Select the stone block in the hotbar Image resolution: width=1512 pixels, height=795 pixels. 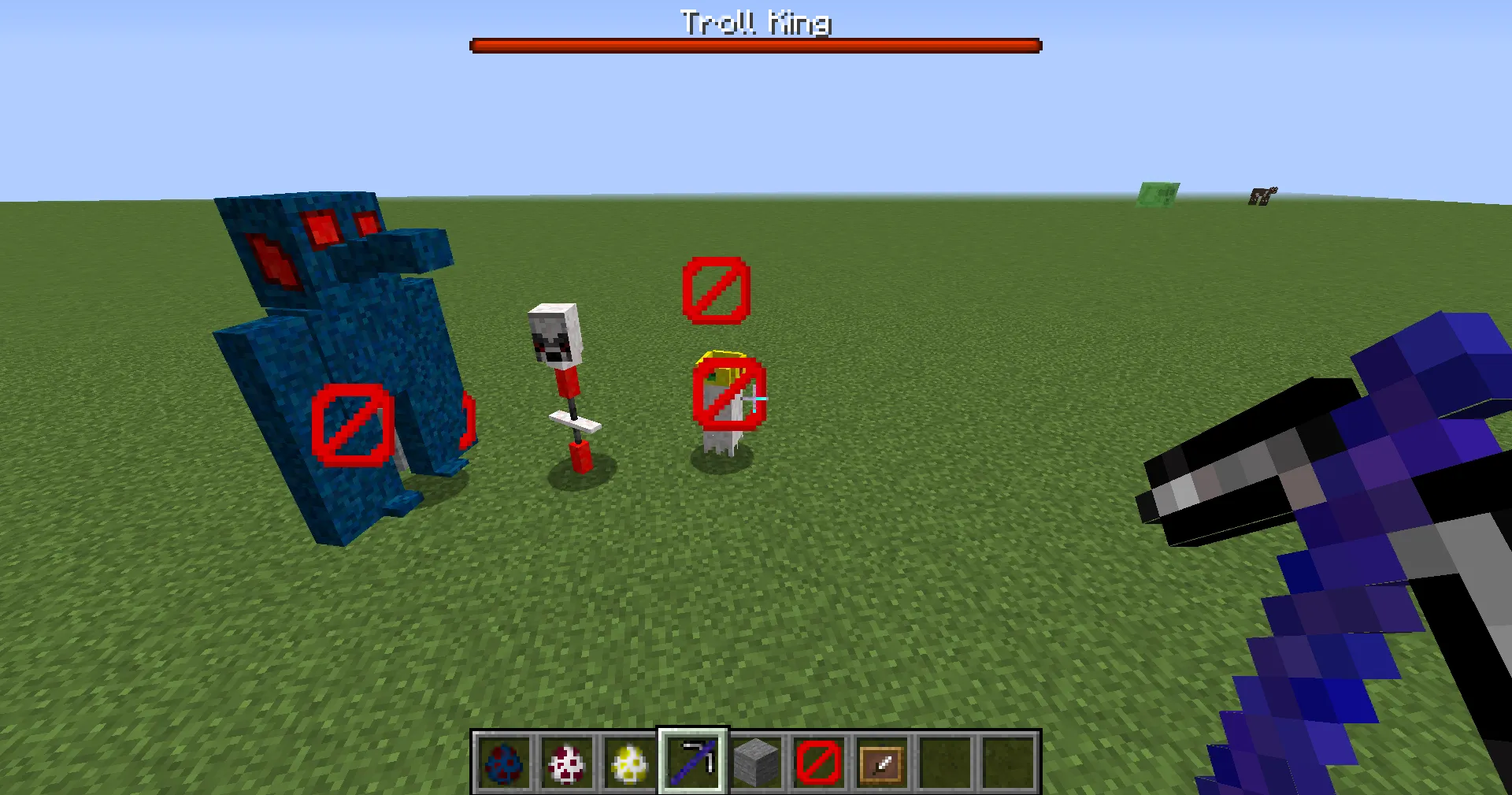[x=755, y=764]
